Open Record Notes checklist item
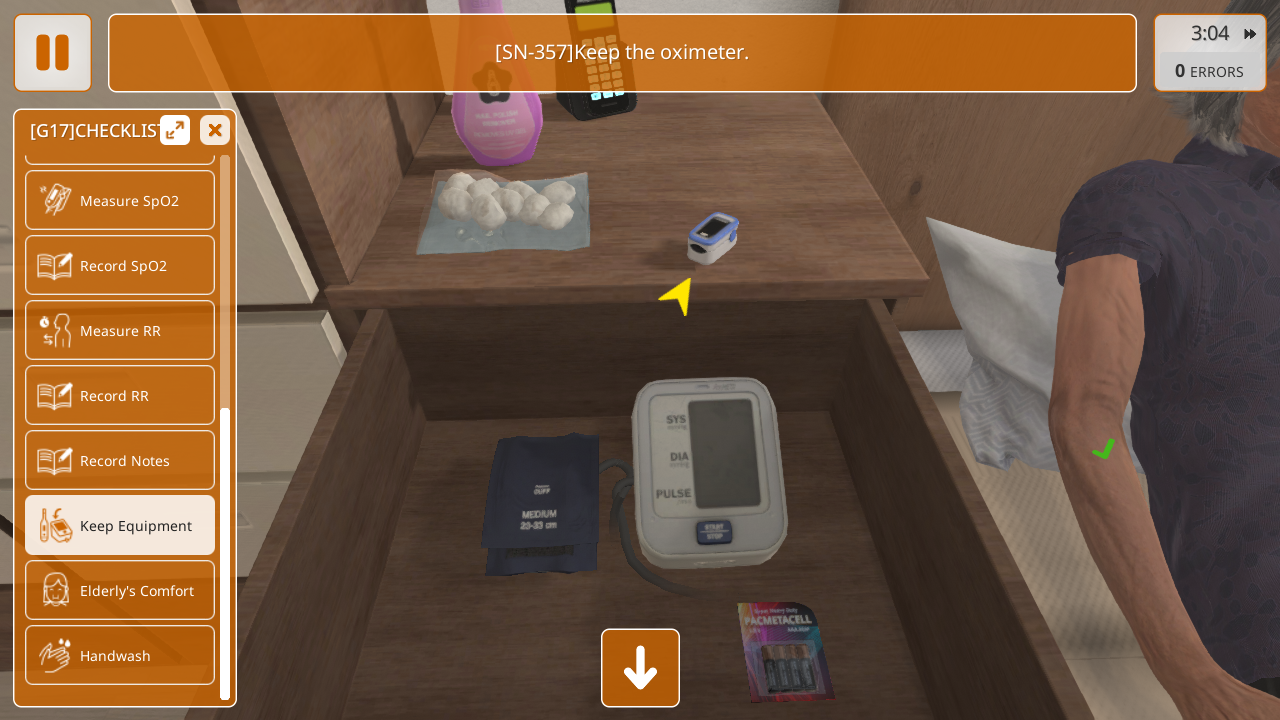Viewport: 1280px width, 720px height. coord(120,460)
